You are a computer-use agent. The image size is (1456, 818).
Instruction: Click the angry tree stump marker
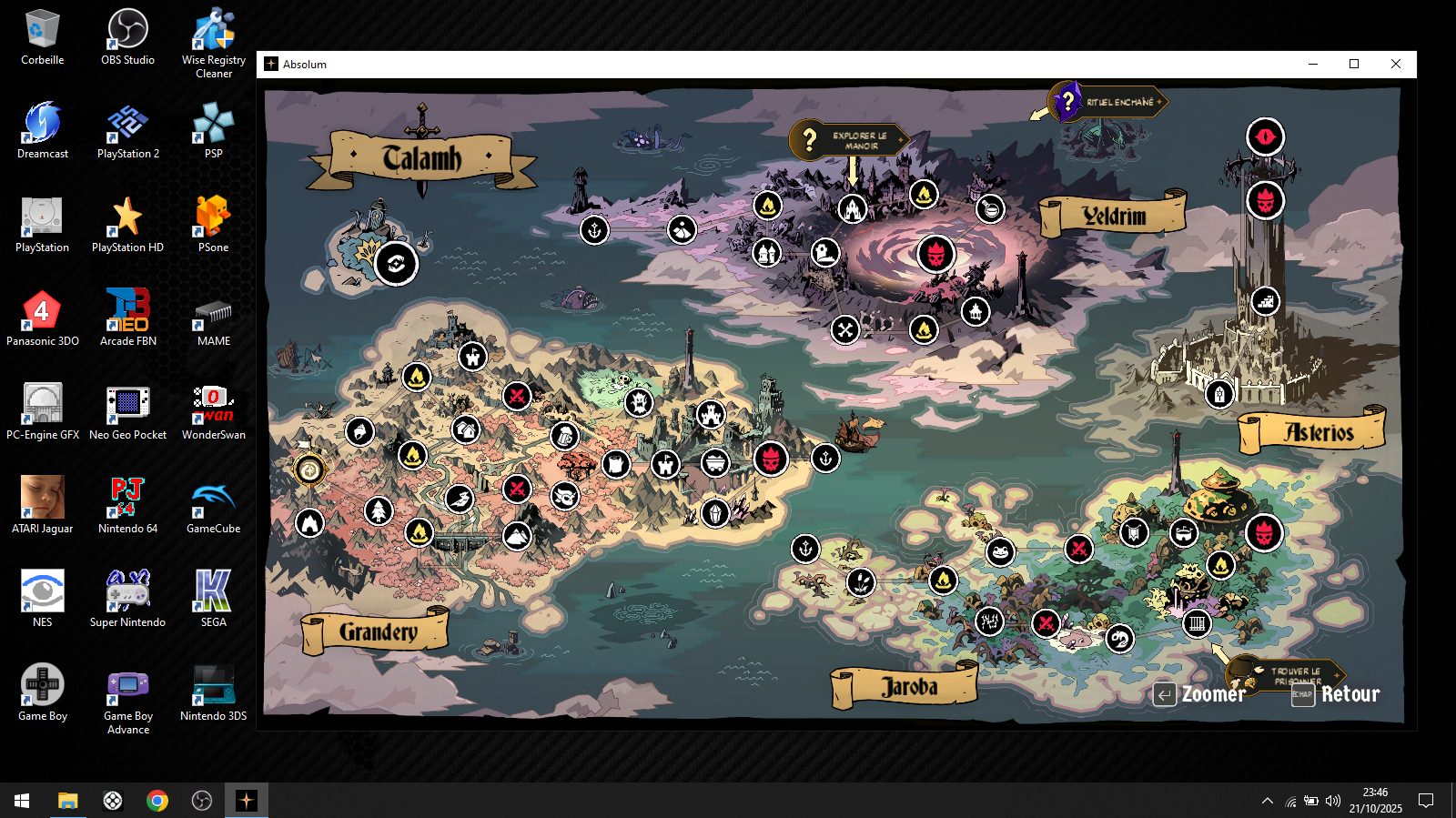pyautogui.click(x=639, y=401)
